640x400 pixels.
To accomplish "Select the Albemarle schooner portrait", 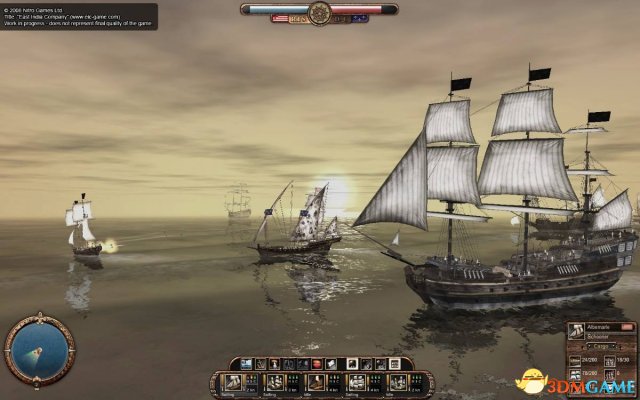I will coord(578,331).
